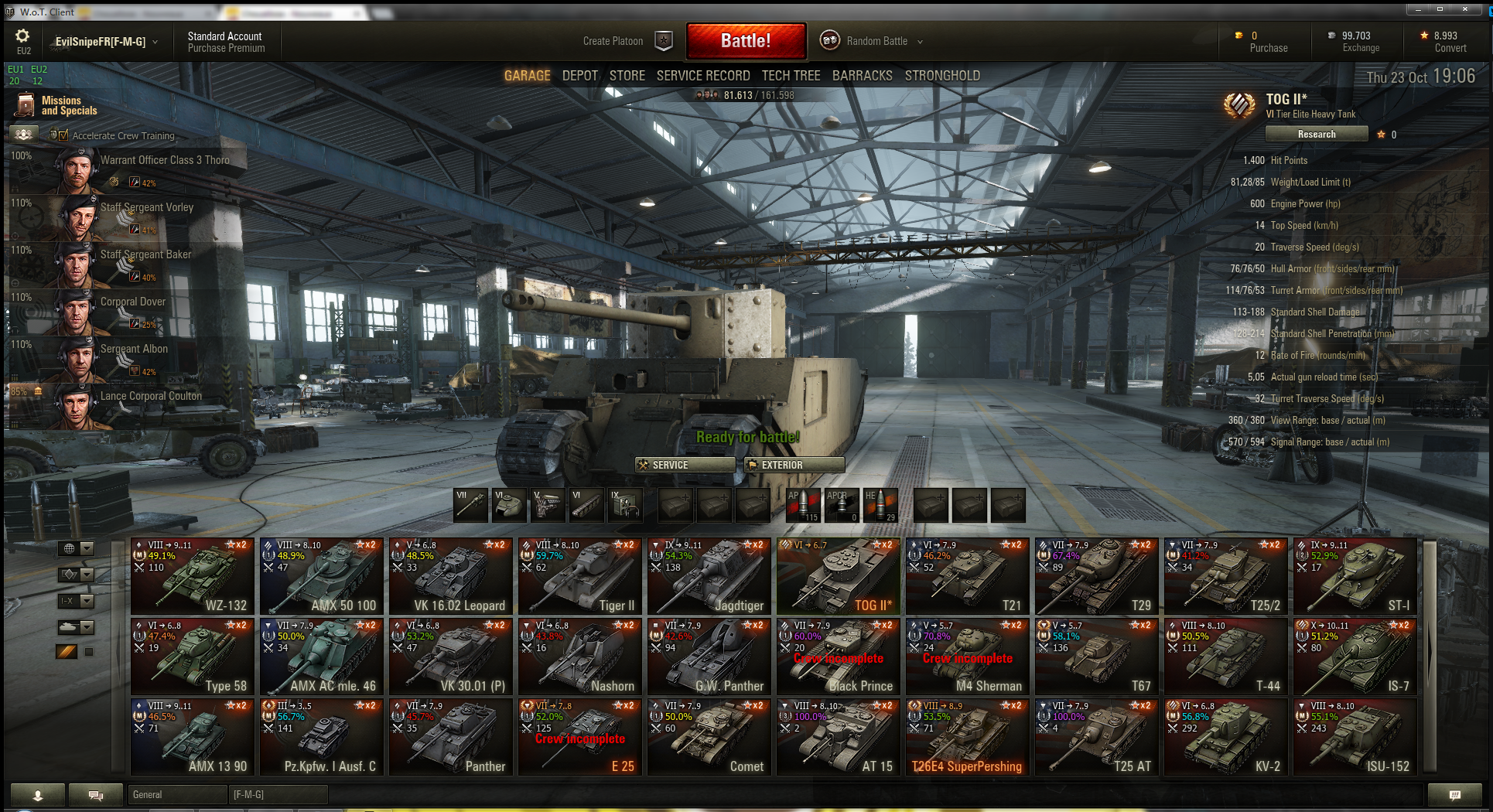Open the settings gear menu

22,36
